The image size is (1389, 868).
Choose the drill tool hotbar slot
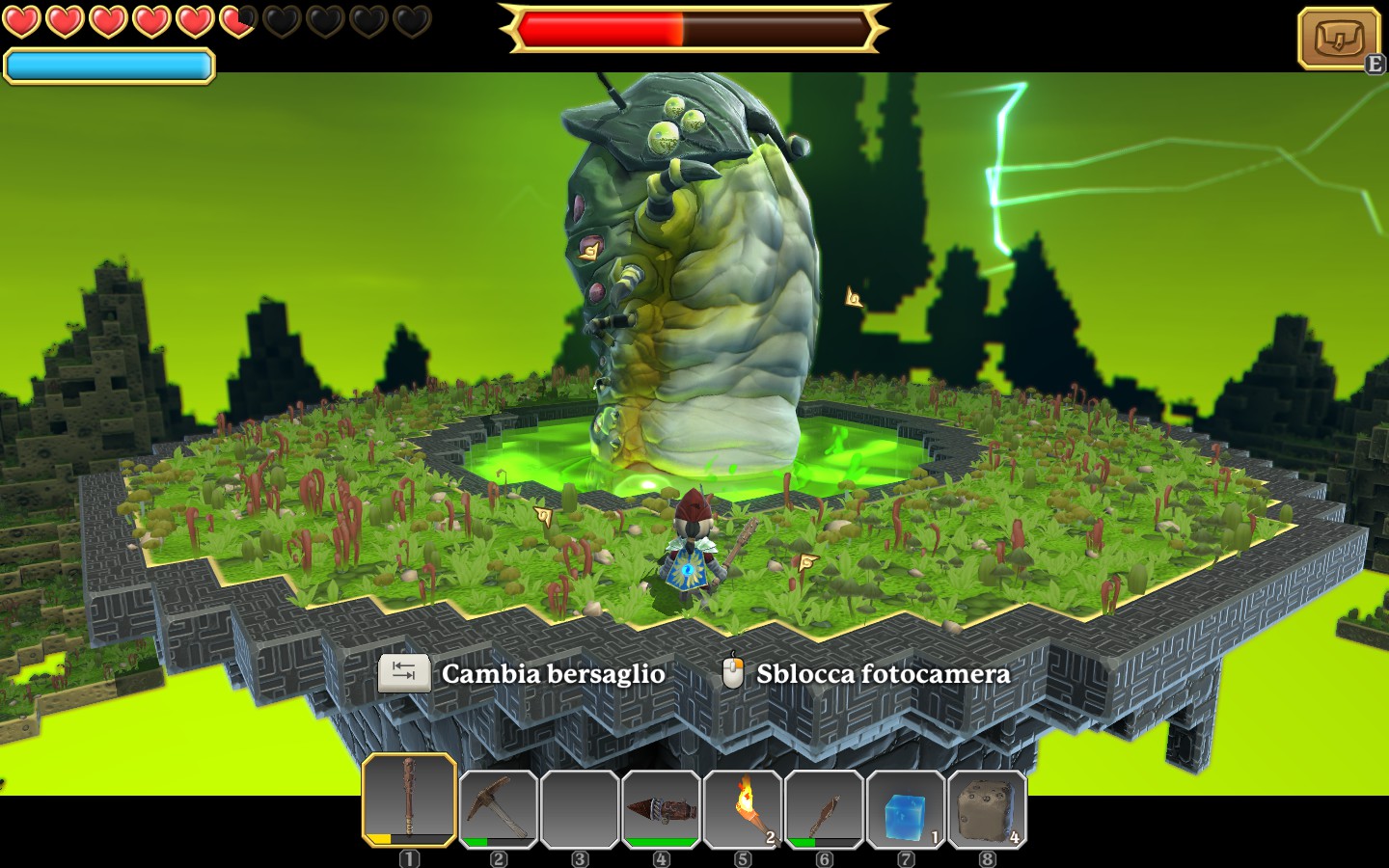(661, 809)
